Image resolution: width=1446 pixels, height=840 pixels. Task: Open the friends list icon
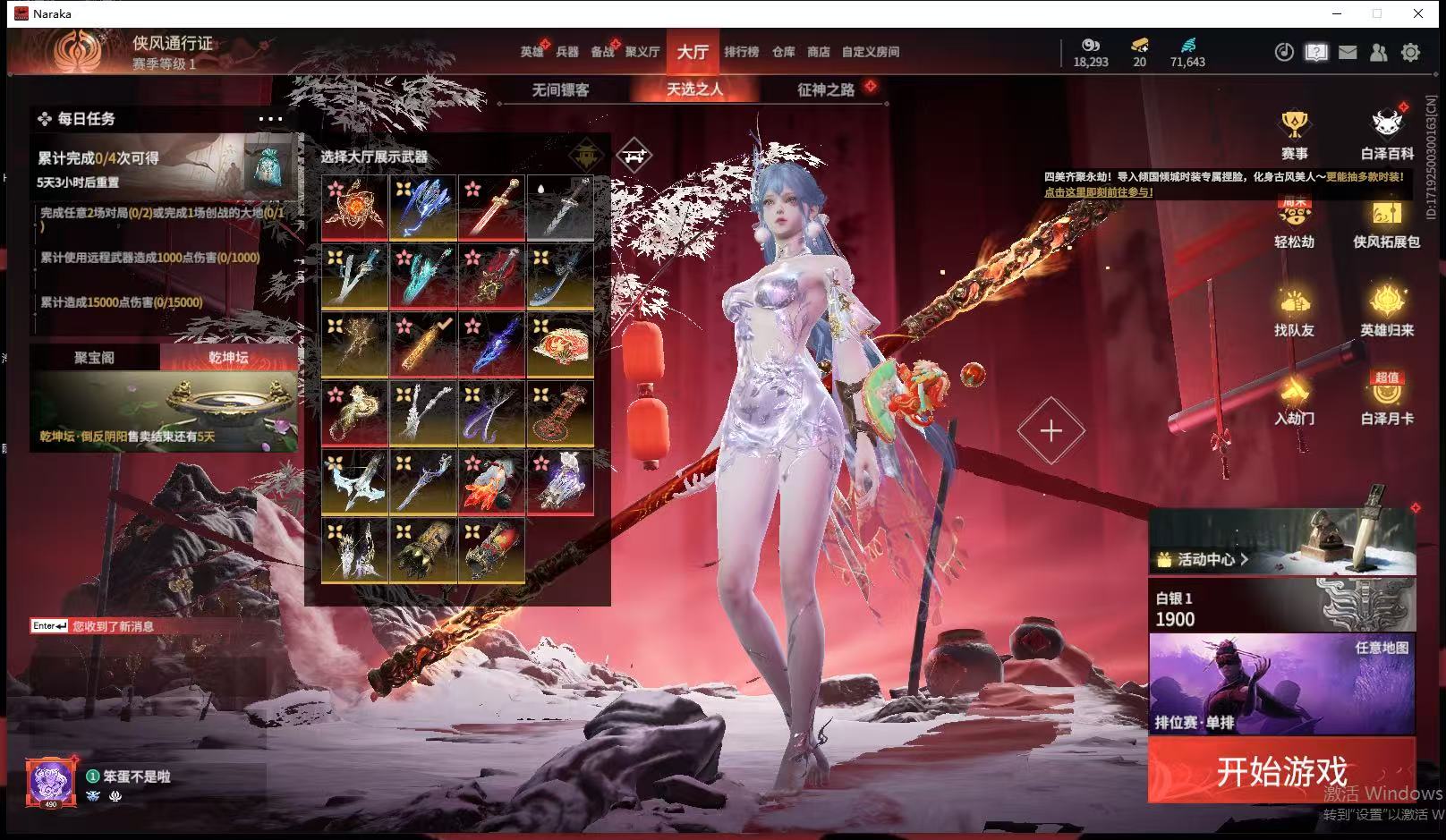pyautogui.click(x=1379, y=53)
